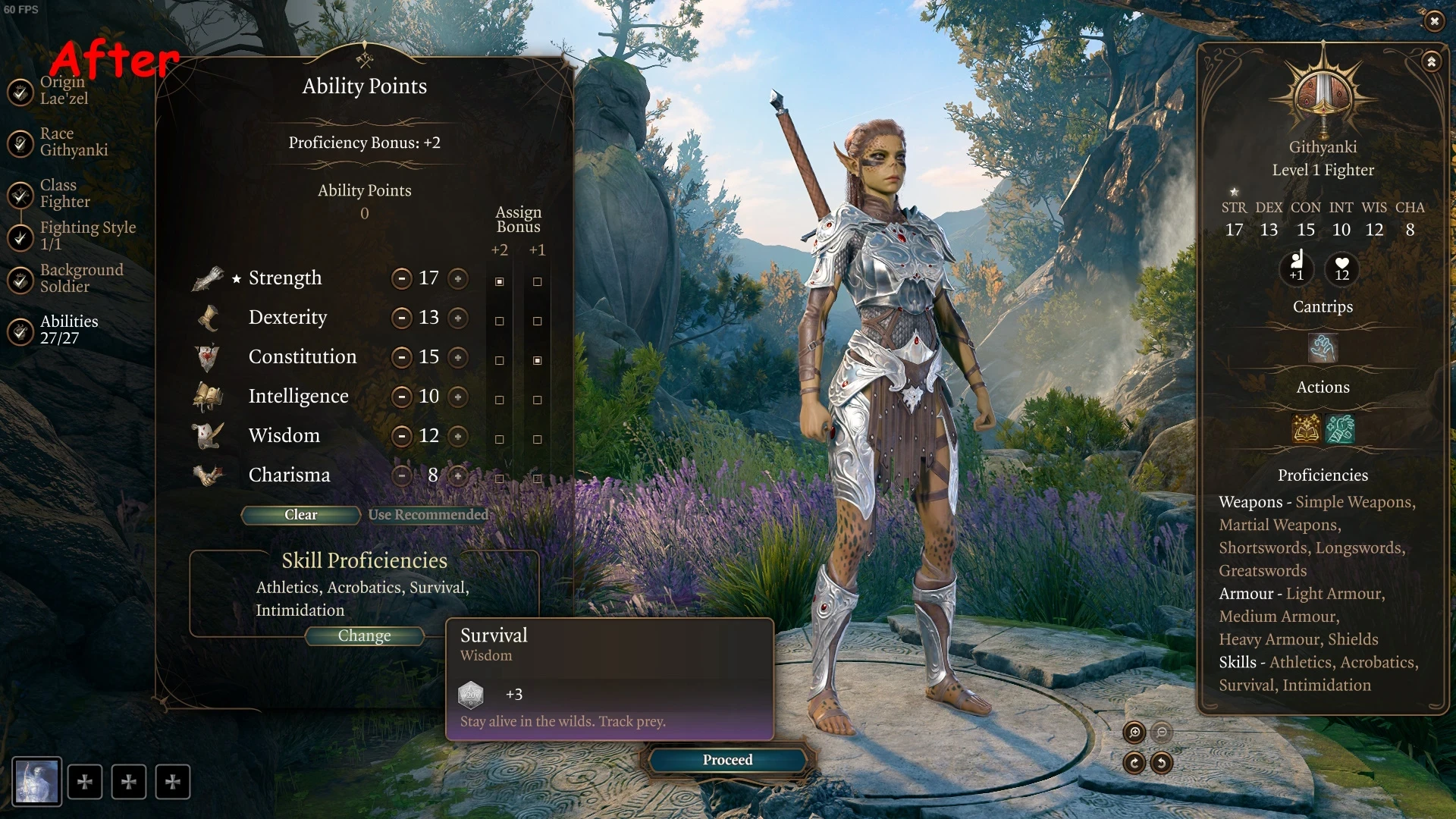Open the Origin Lae'zel step
The height and width of the screenshot is (819, 1456).
pyautogui.click(x=63, y=90)
